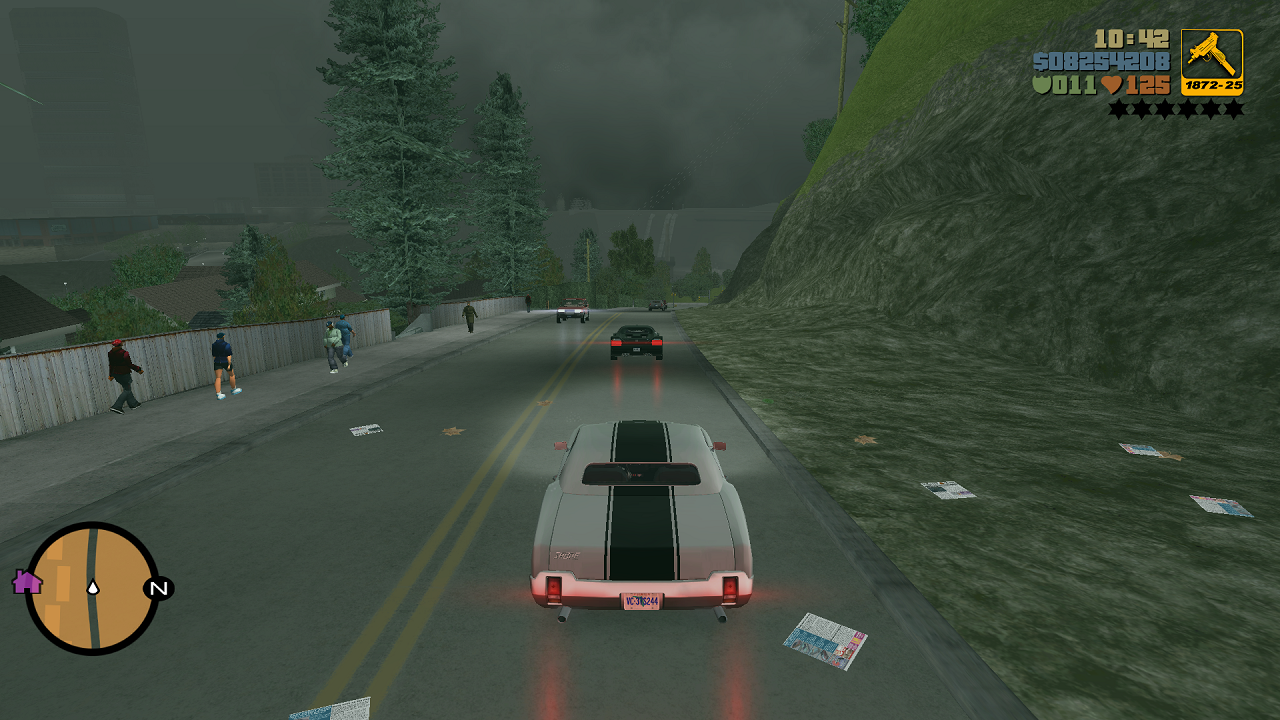The width and height of the screenshot is (1280, 720).
Task: Click the newspaper lying on the grassy hill
Action: tap(947, 492)
